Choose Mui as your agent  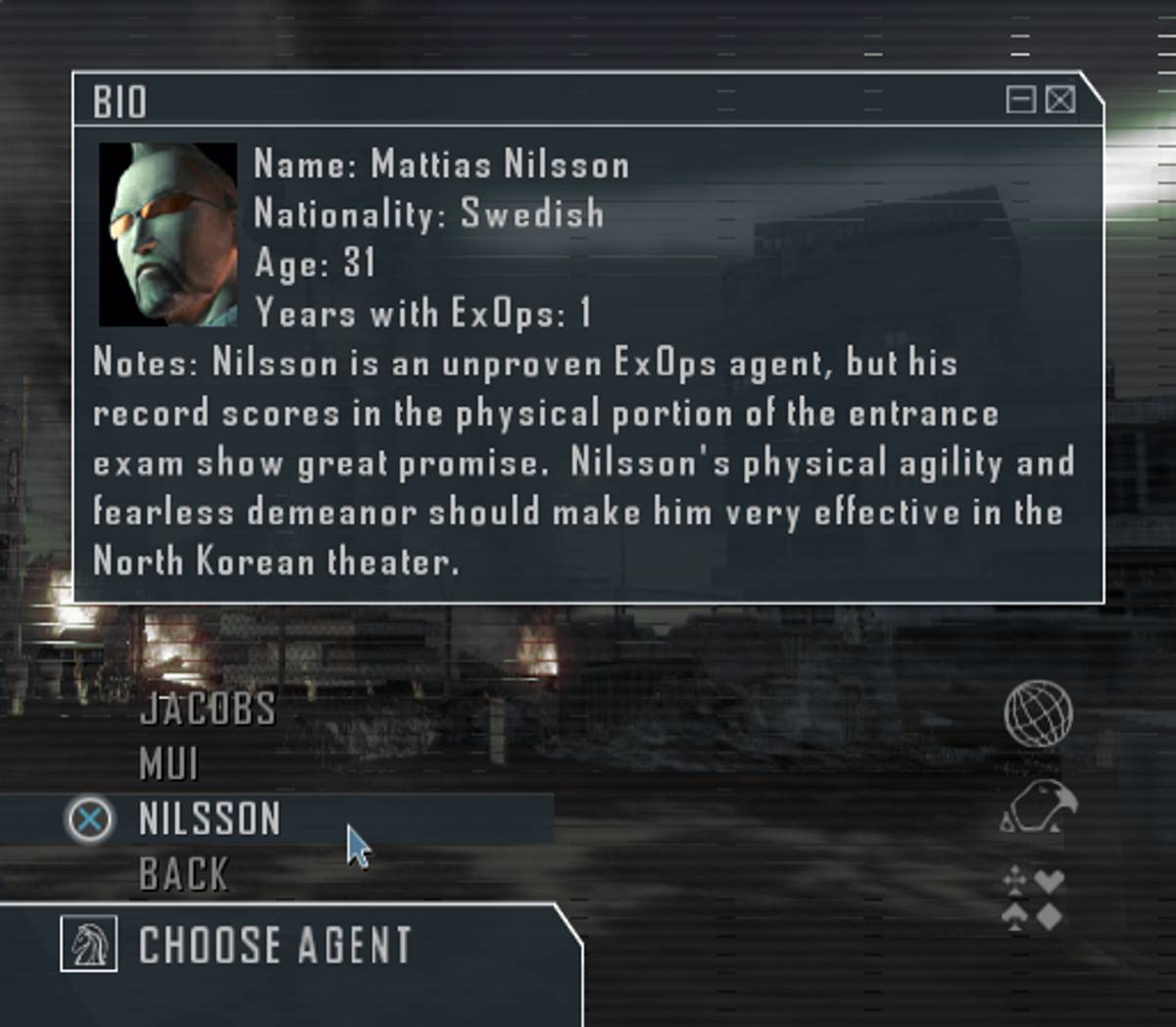[169, 764]
